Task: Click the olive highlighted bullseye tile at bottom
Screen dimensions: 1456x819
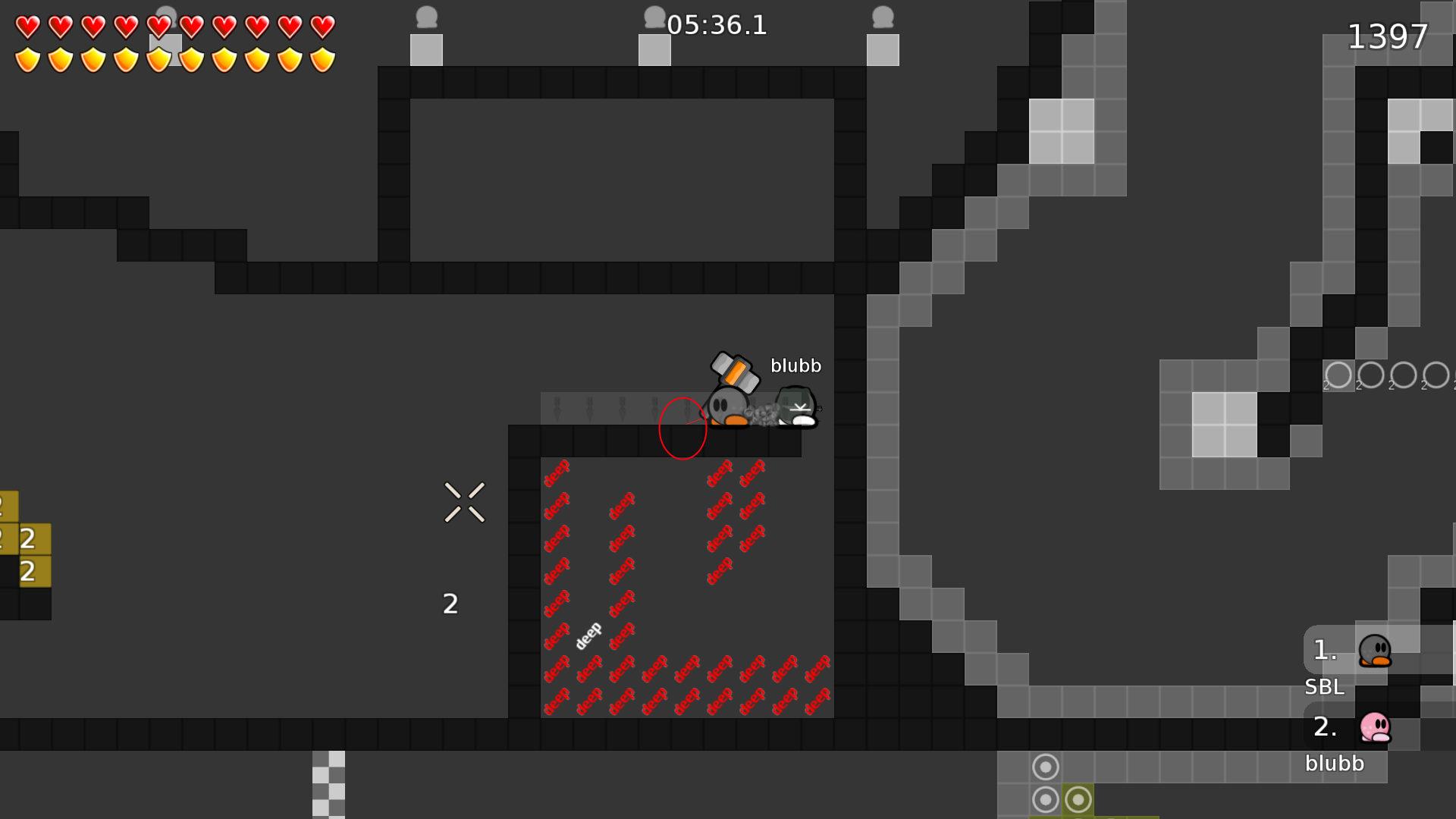Action: coord(1078,799)
